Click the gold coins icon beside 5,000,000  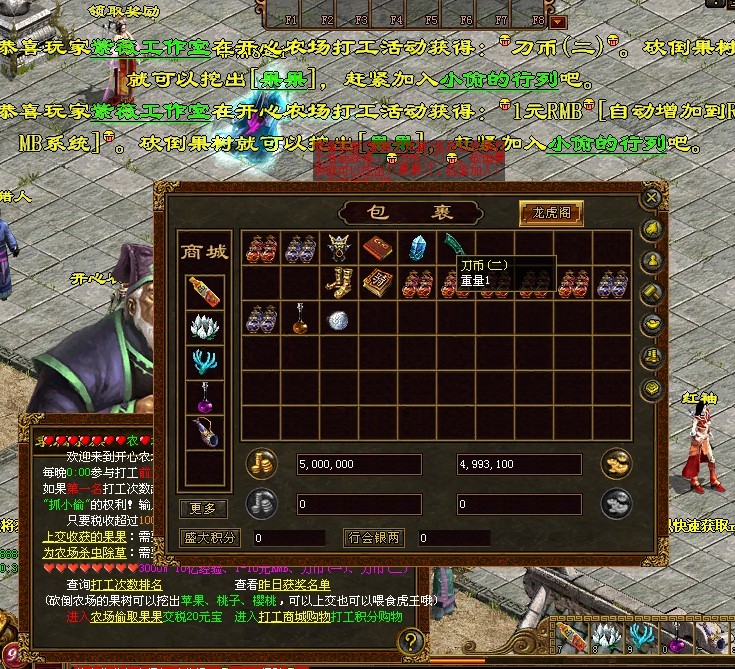click(x=261, y=464)
